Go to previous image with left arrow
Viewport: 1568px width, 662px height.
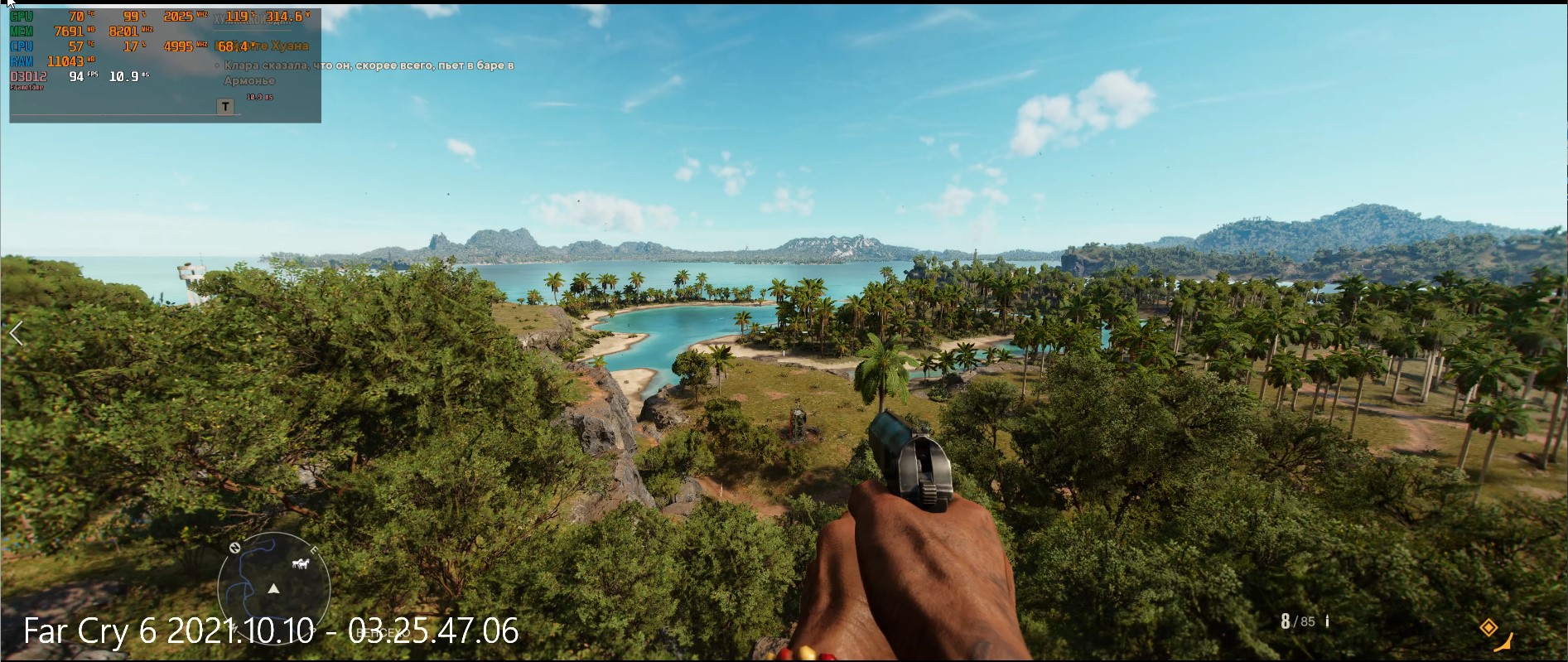coord(17,334)
